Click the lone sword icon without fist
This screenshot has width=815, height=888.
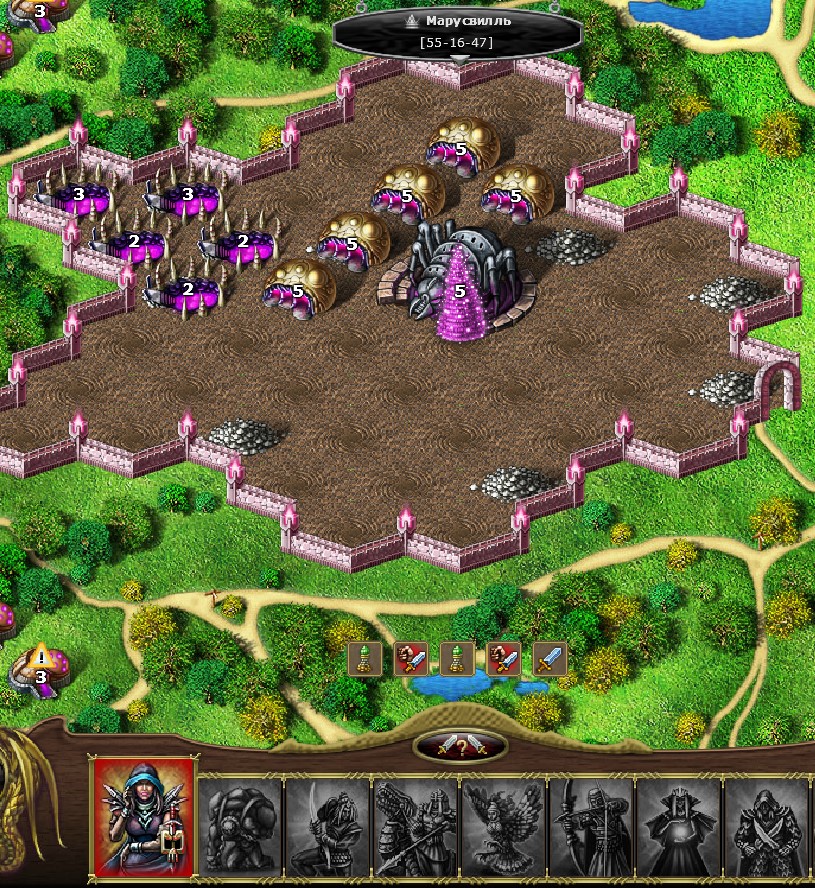click(x=550, y=659)
